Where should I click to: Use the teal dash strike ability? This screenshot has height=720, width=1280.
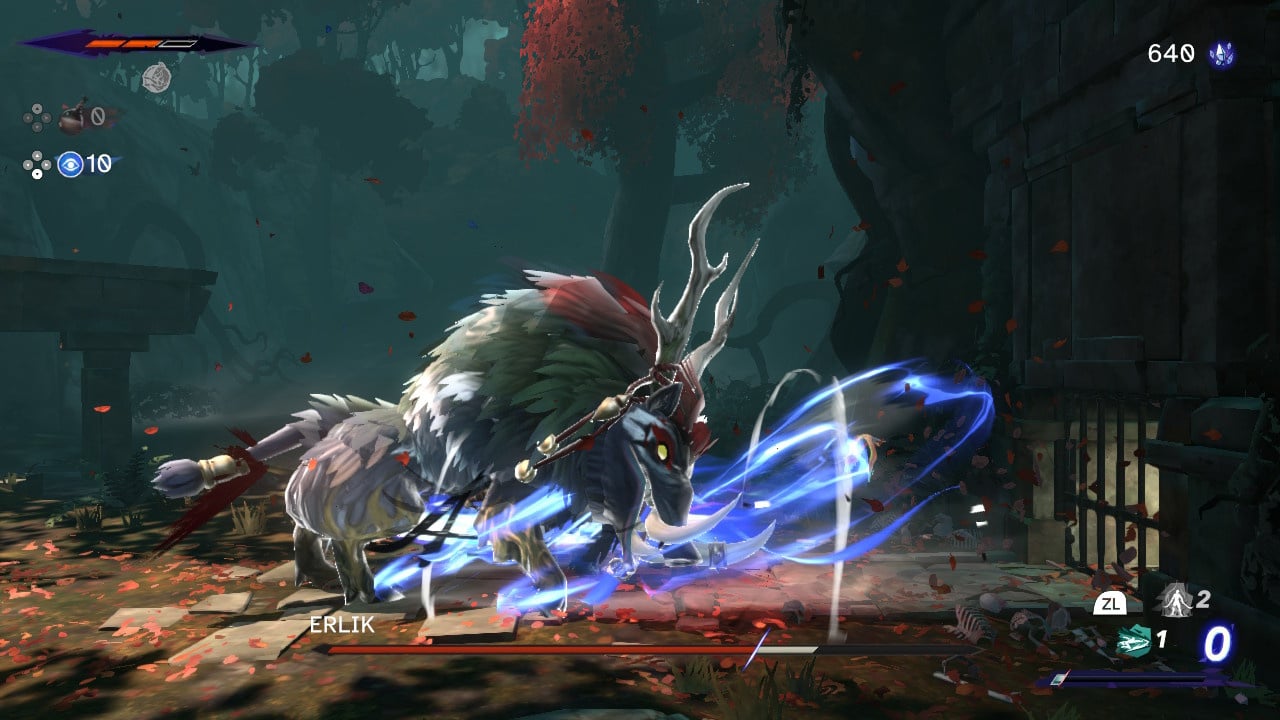(x=1133, y=640)
